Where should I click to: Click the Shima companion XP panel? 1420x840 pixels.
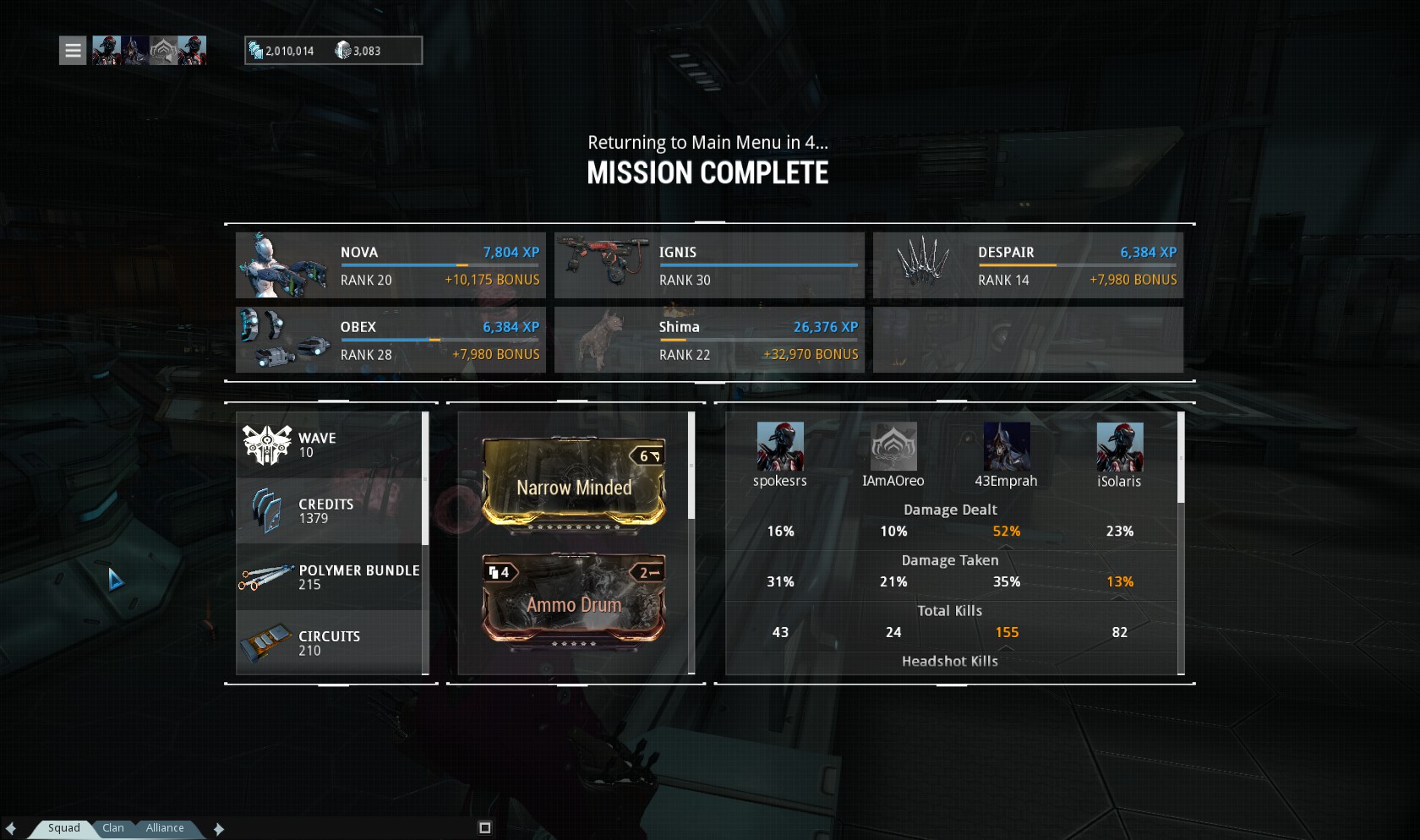pyautogui.click(x=709, y=340)
